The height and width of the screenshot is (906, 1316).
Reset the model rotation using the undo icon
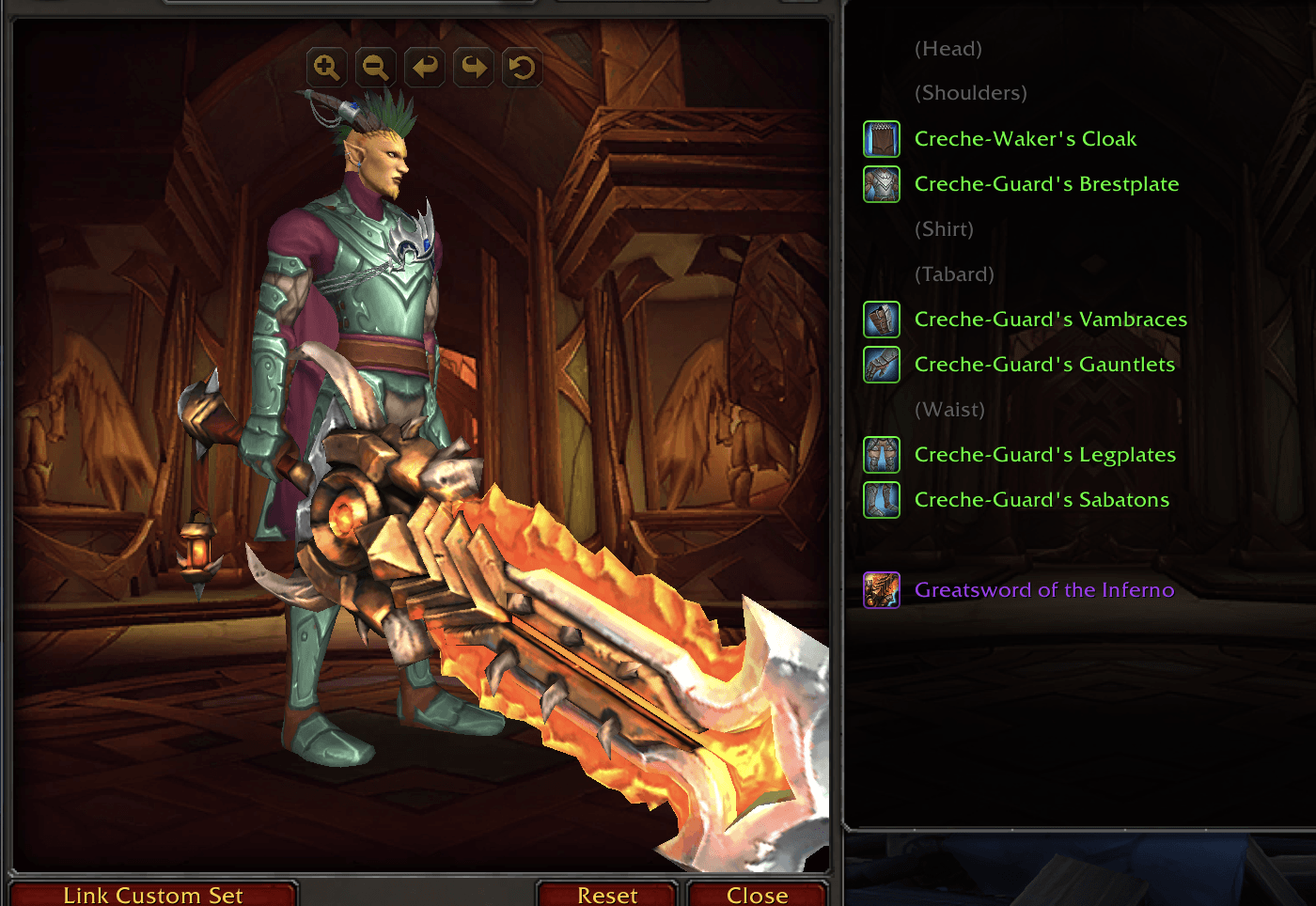(522, 67)
